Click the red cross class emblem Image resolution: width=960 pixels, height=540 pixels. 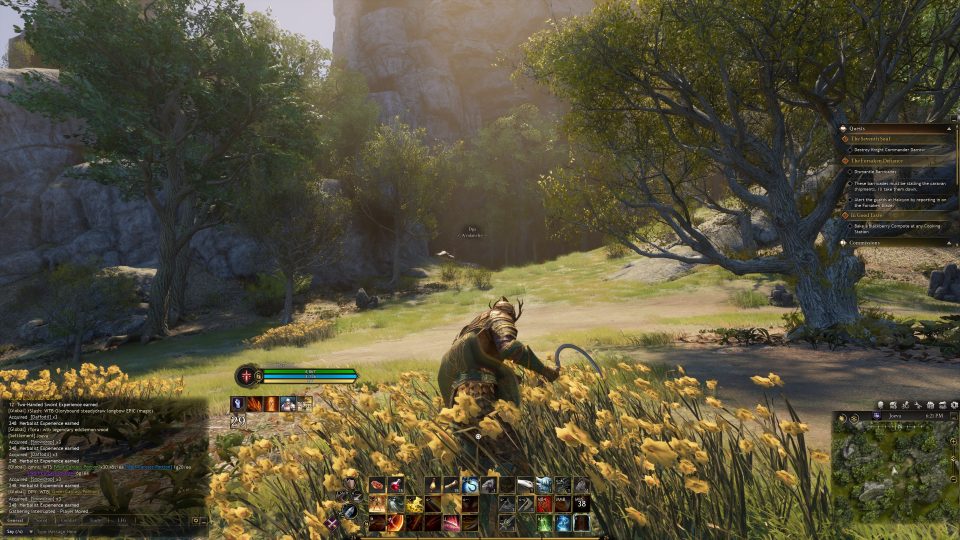click(x=245, y=375)
